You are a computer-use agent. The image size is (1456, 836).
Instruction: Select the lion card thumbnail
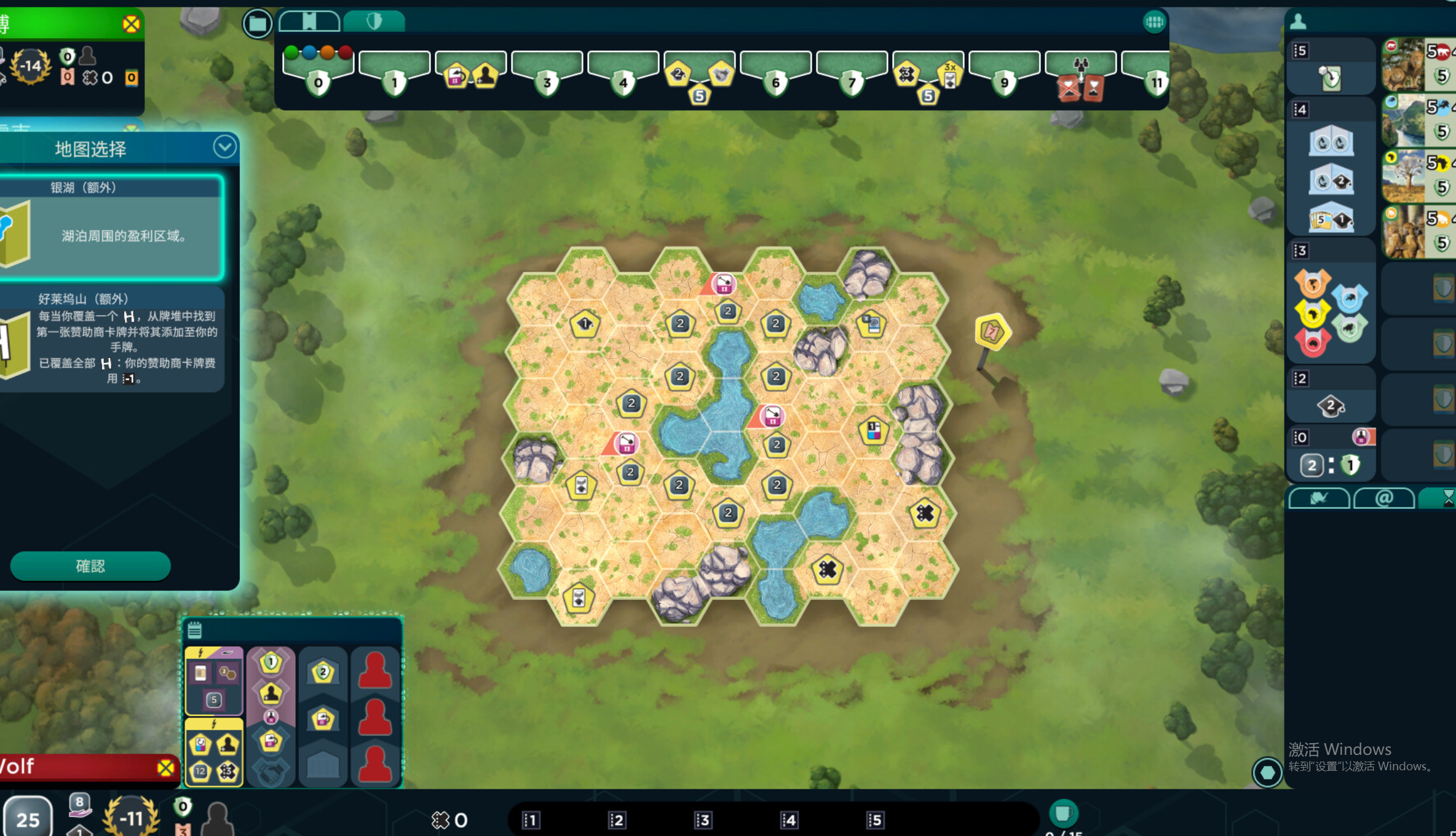[1403, 64]
